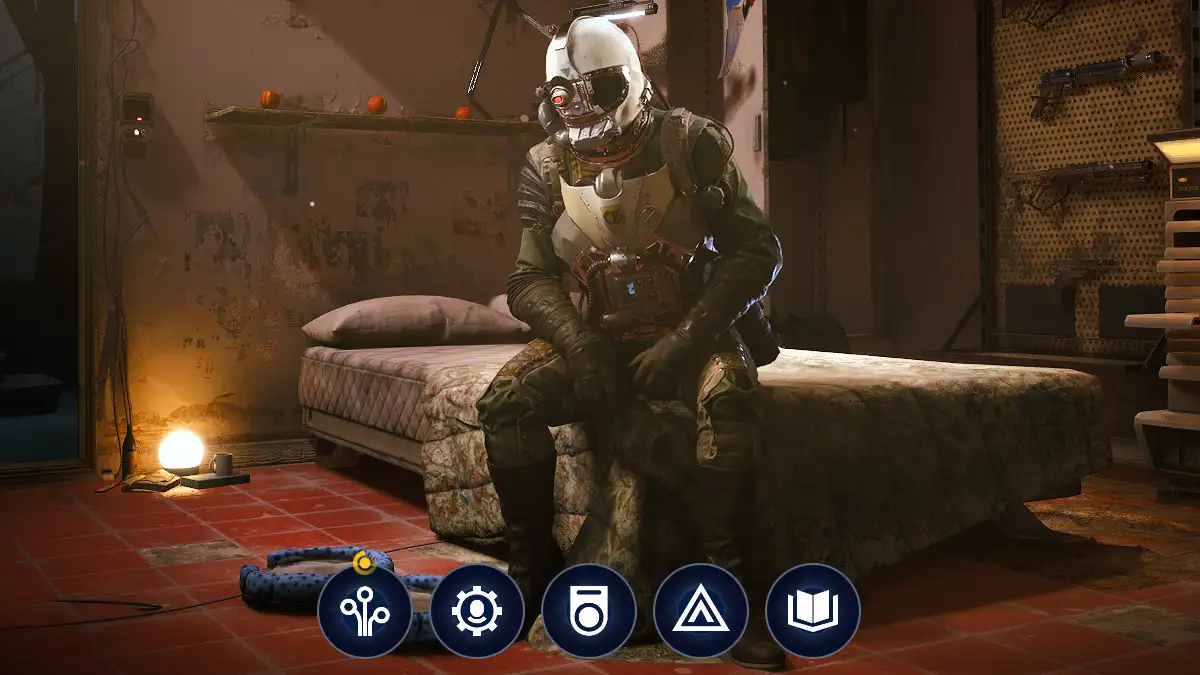Click the gear with person icon
The height and width of the screenshot is (675, 1200).
(477, 611)
